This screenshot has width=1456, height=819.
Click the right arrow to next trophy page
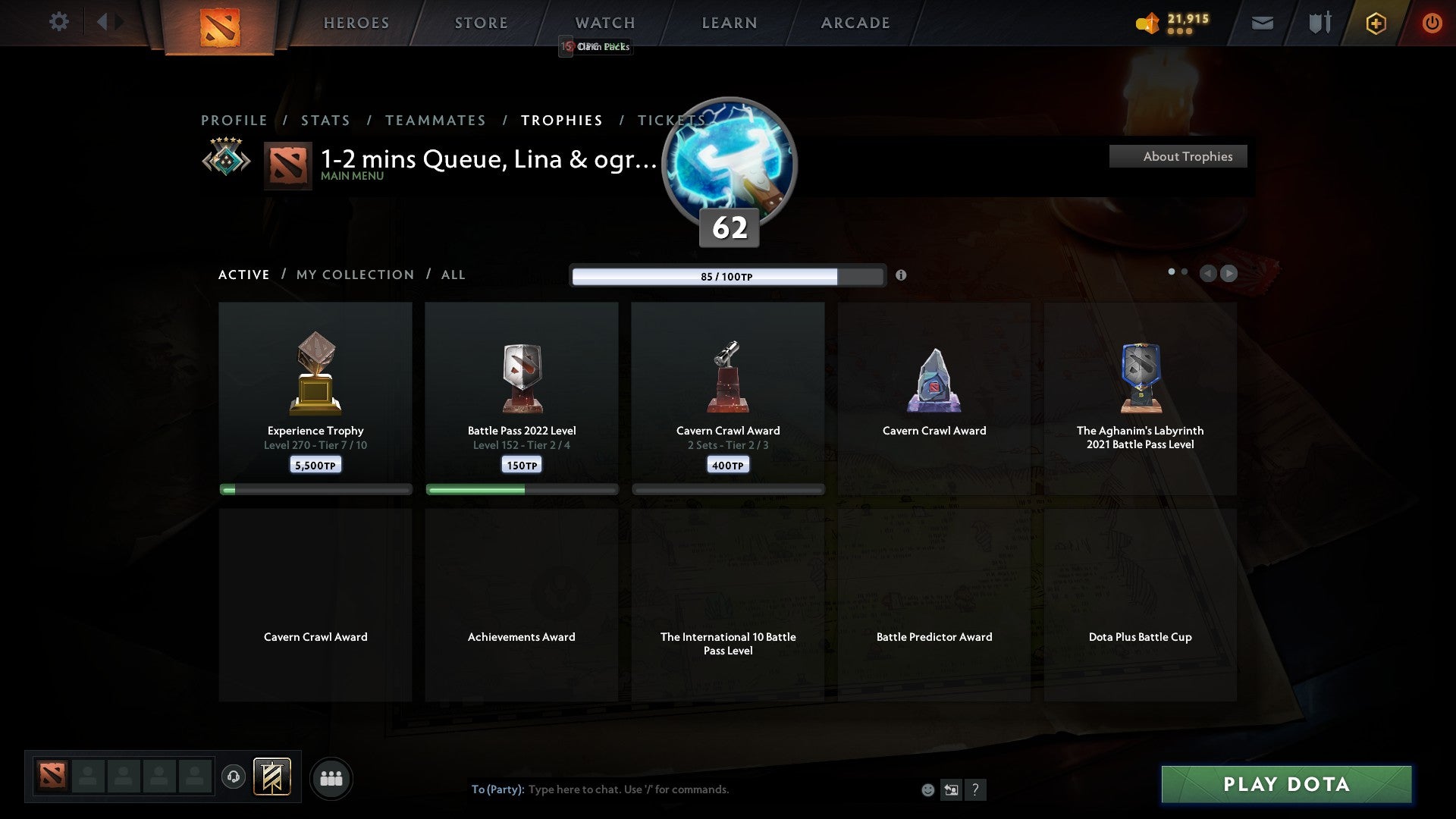click(x=1228, y=274)
